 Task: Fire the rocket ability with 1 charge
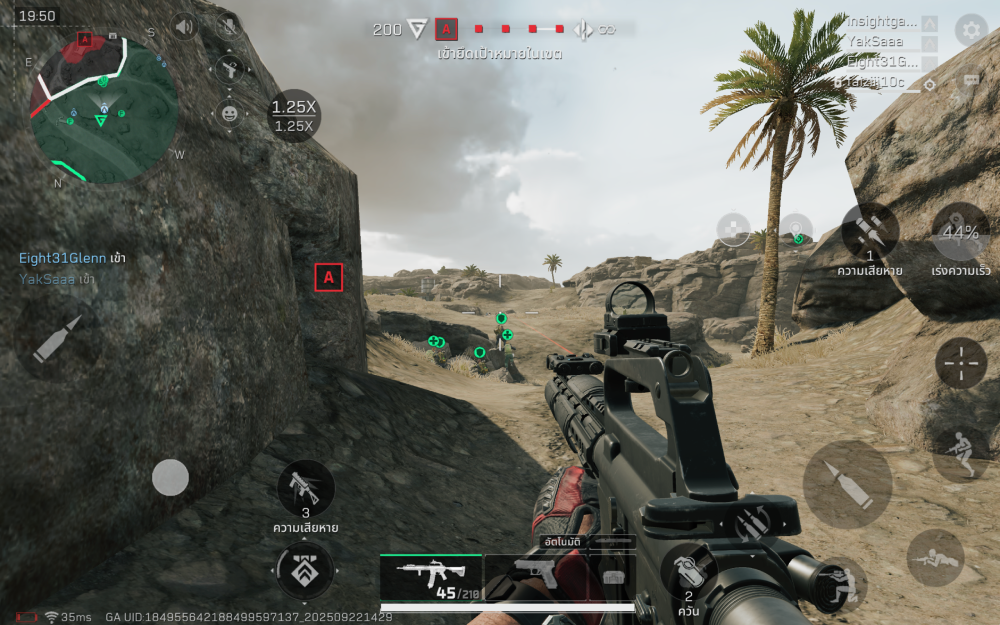click(870, 232)
